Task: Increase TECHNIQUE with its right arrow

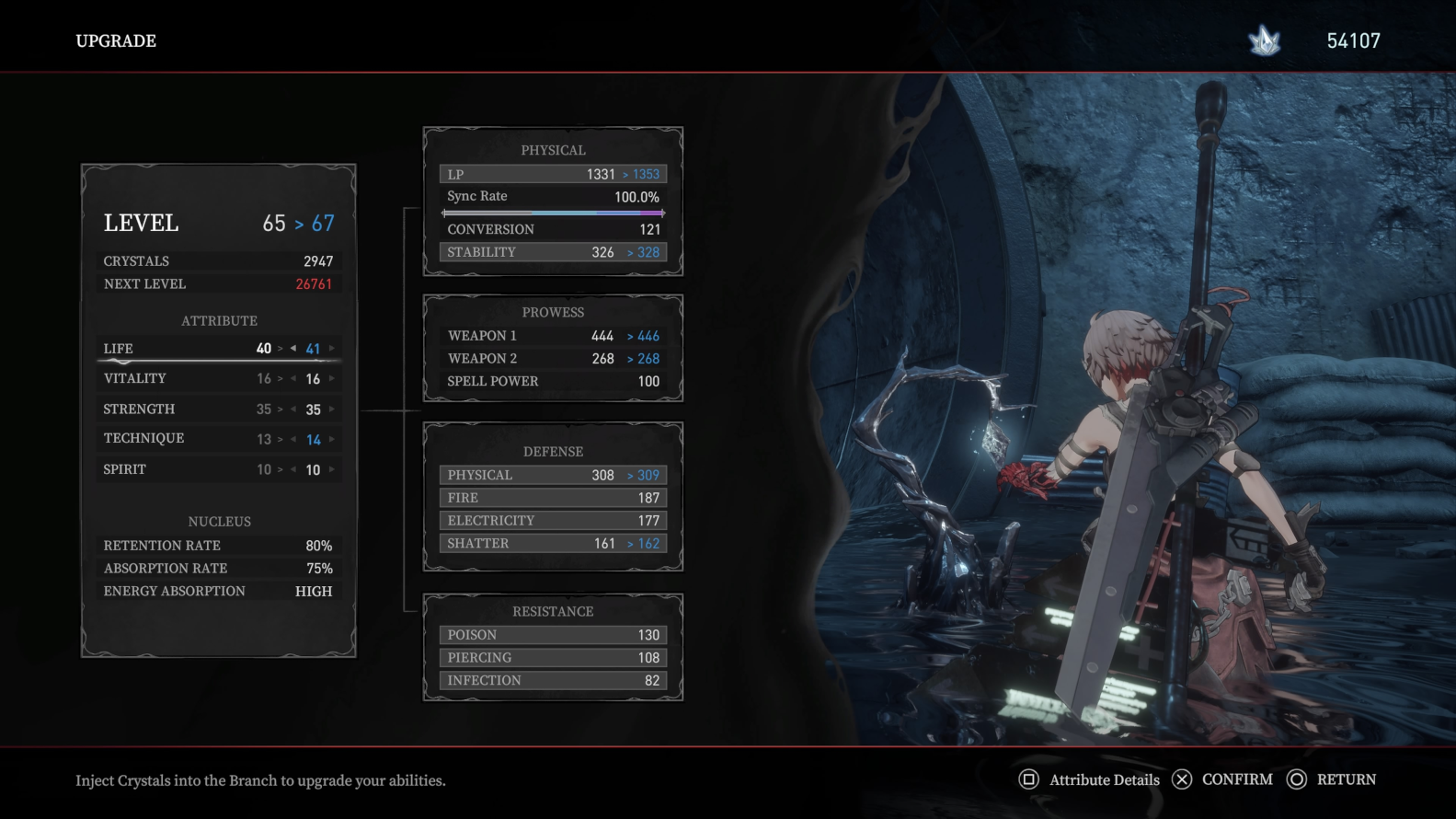Action: click(x=332, y=440)
